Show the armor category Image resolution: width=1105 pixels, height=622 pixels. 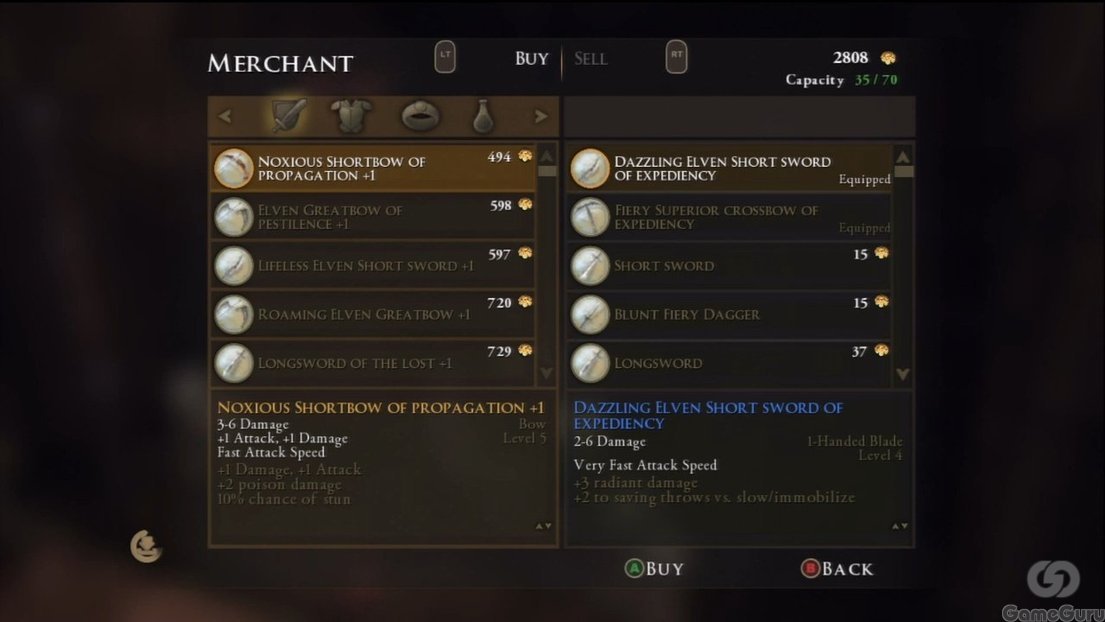click(x=352, y=116)
